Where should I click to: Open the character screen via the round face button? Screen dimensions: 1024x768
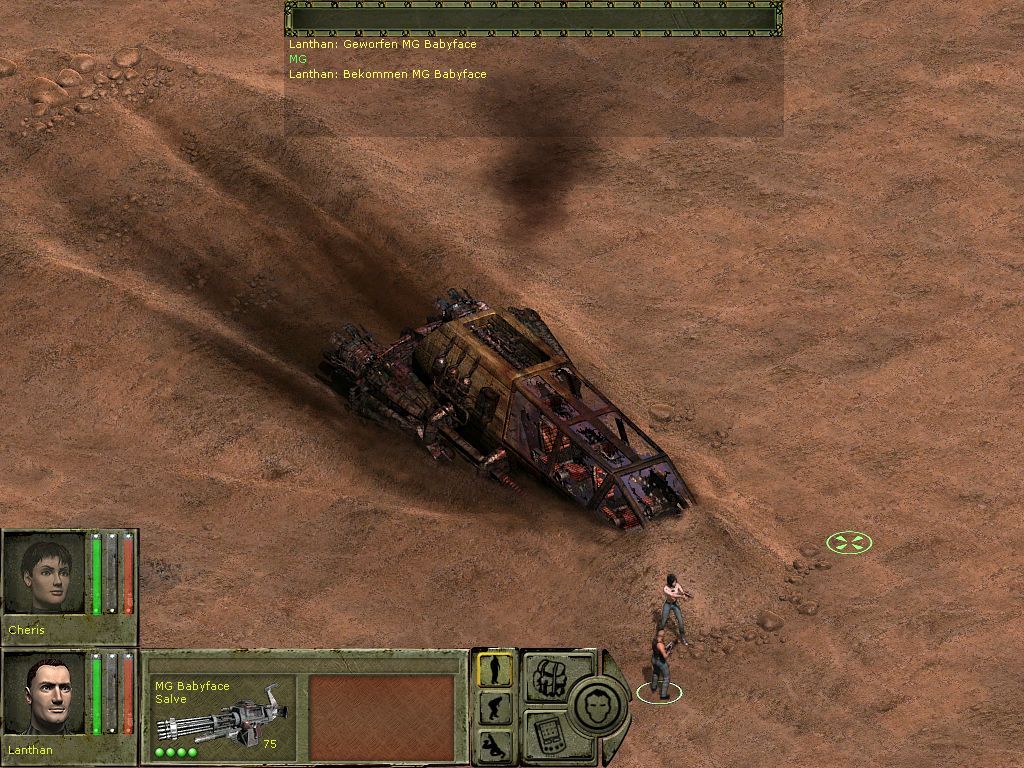(x=601, y=705)
